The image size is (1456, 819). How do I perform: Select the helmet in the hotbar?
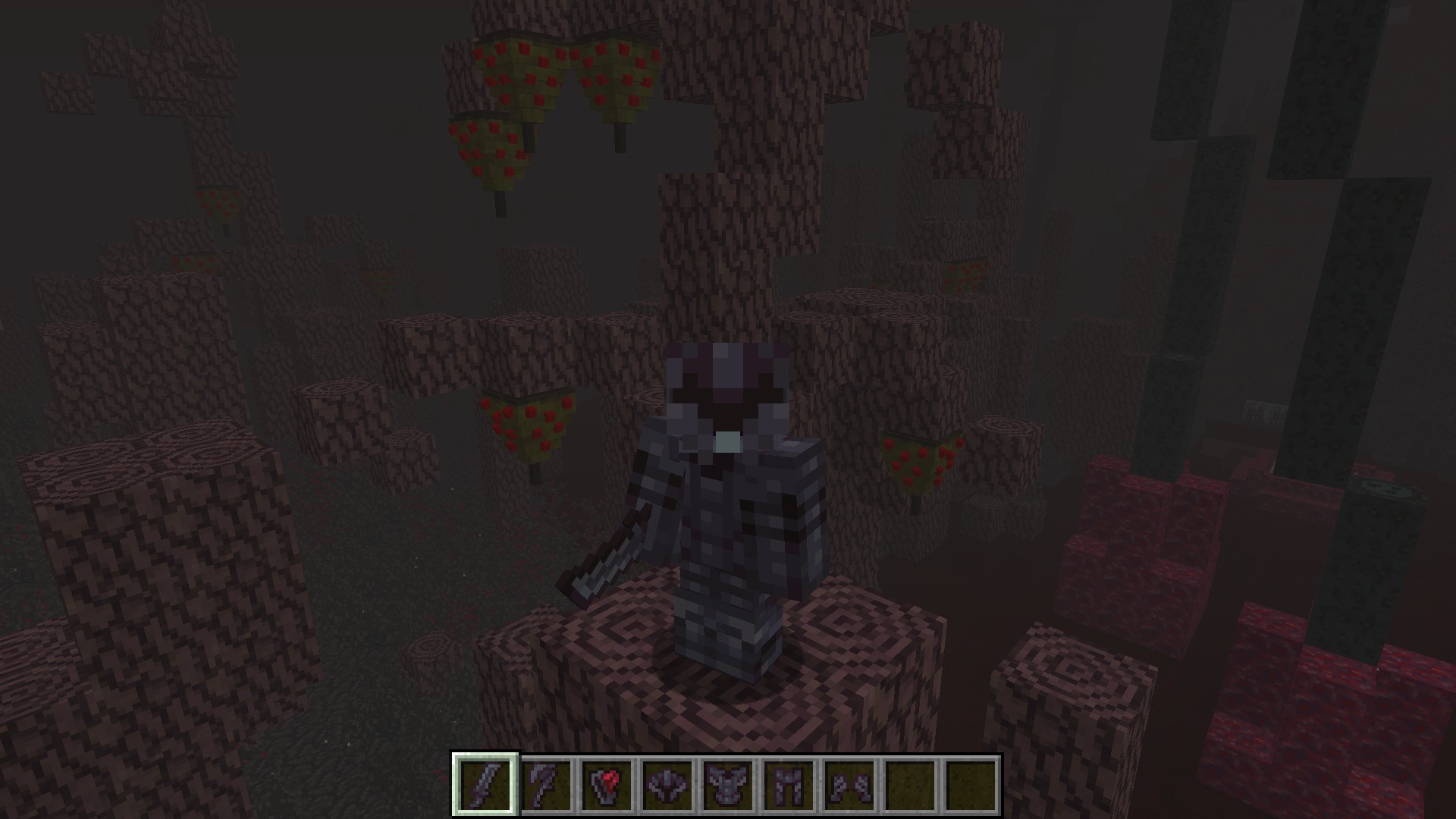tap(667, 784)
